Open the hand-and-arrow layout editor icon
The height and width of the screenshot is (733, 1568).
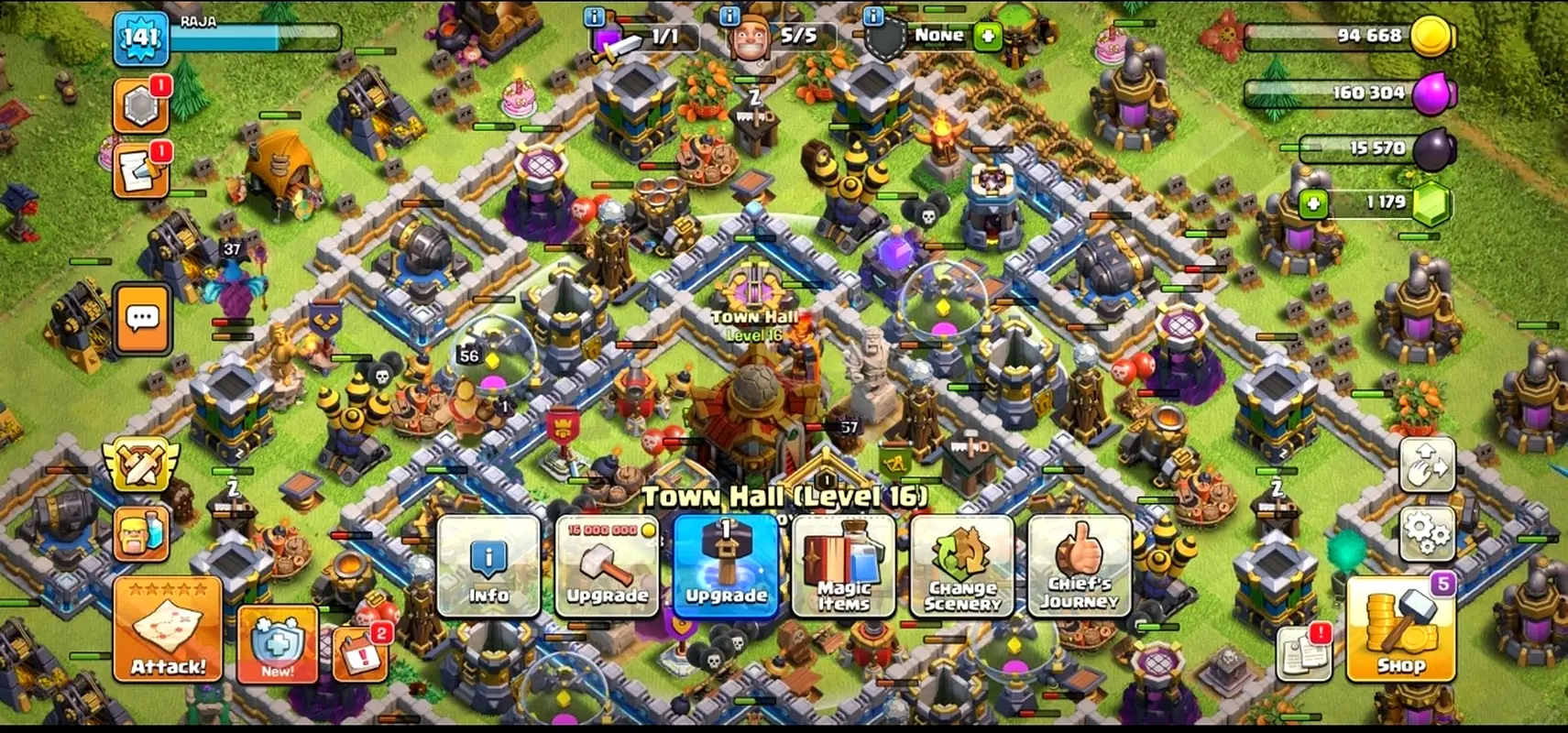[x=1427, y=465]
